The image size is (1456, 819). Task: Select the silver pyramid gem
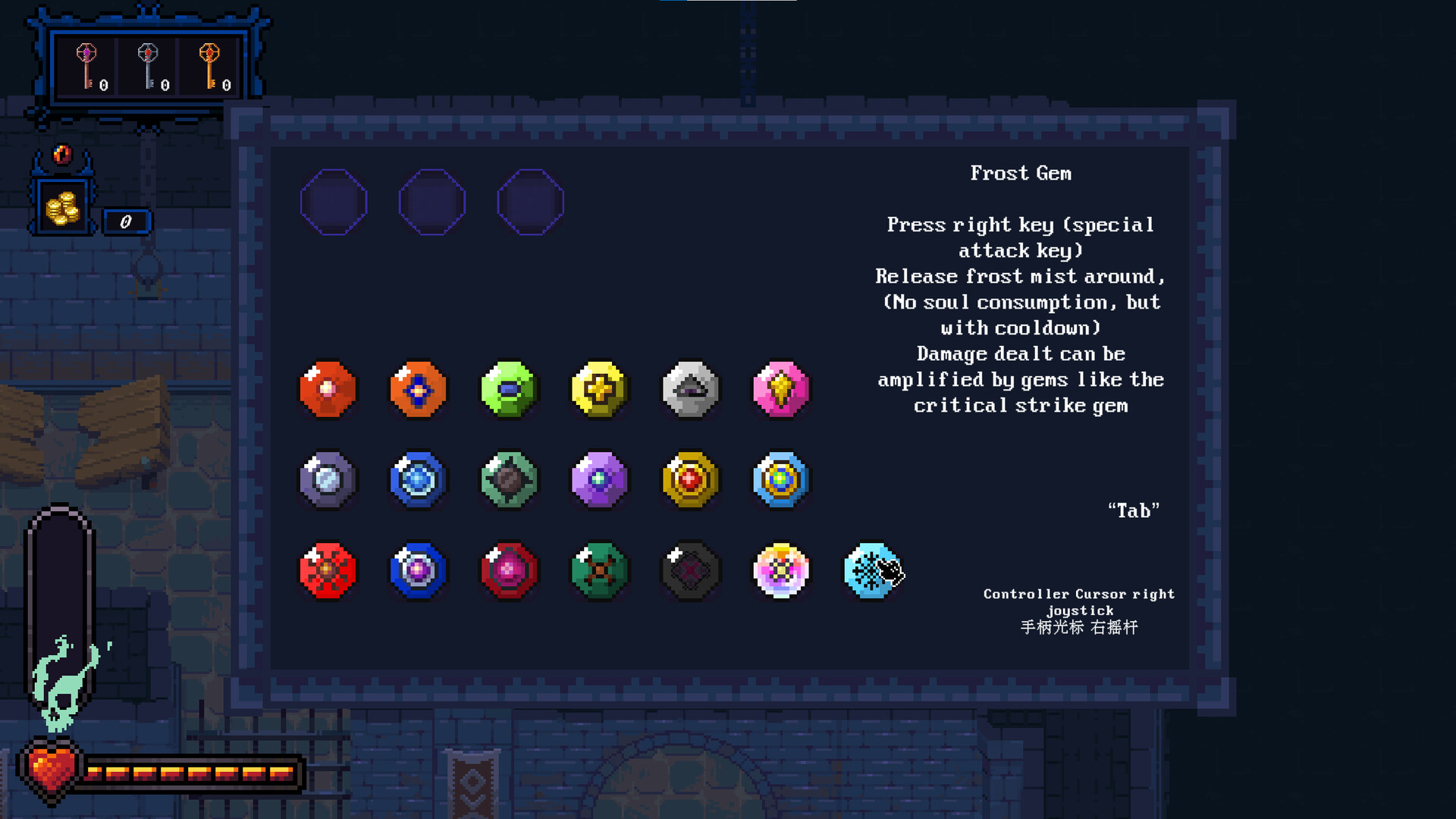pos(690,390)
